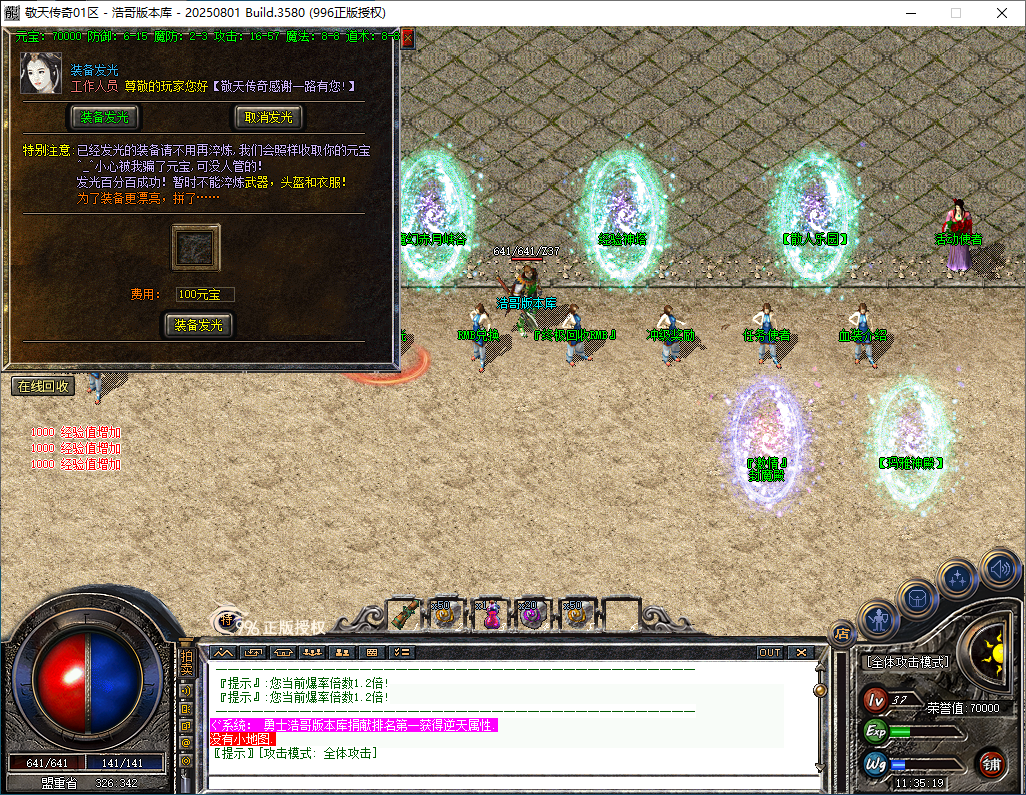Click the red 铺 button
Image resolution: width=1026 pixels, height=795 pixels.
point(992,764)
